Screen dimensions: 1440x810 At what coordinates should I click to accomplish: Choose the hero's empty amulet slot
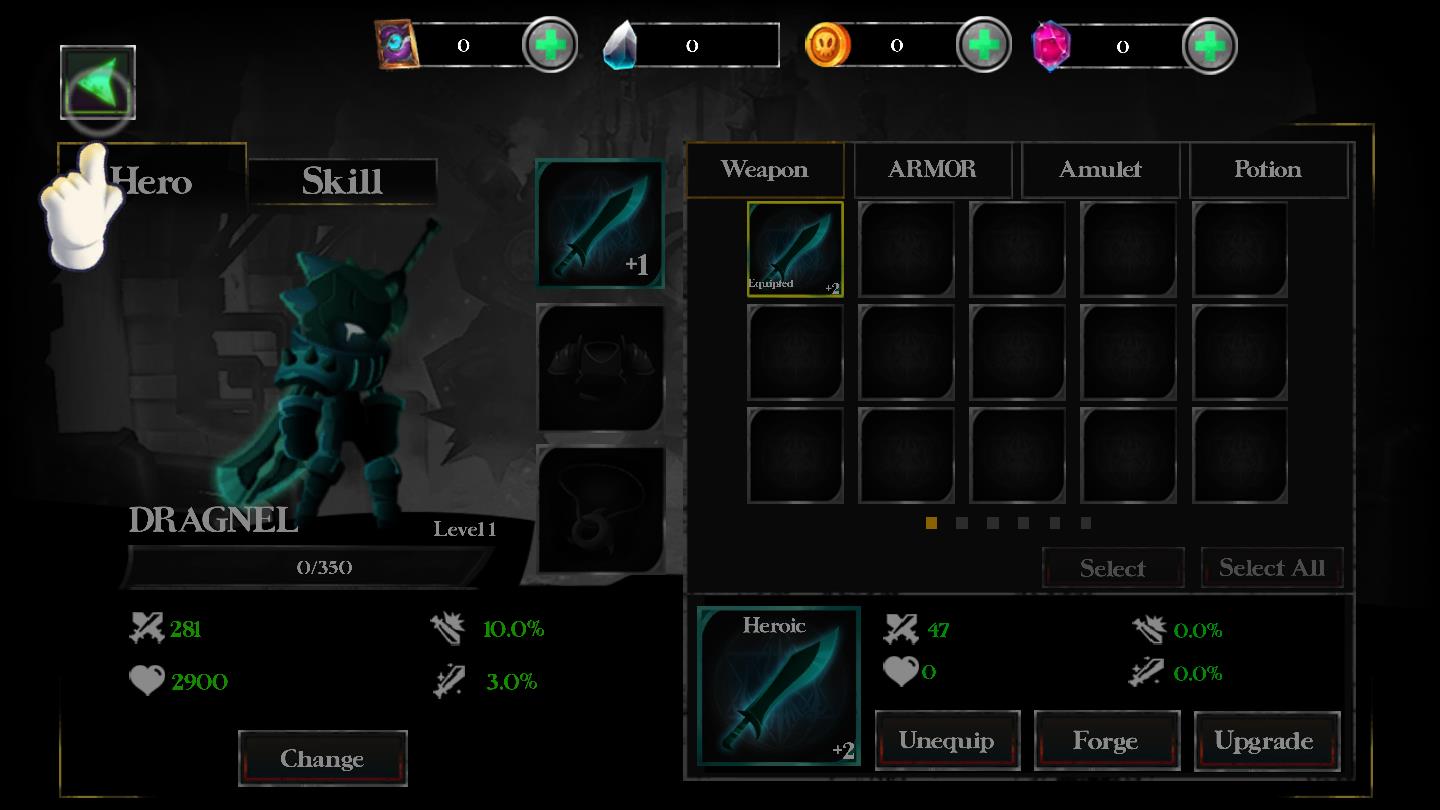pyautogui.click(x=600, y=510)
